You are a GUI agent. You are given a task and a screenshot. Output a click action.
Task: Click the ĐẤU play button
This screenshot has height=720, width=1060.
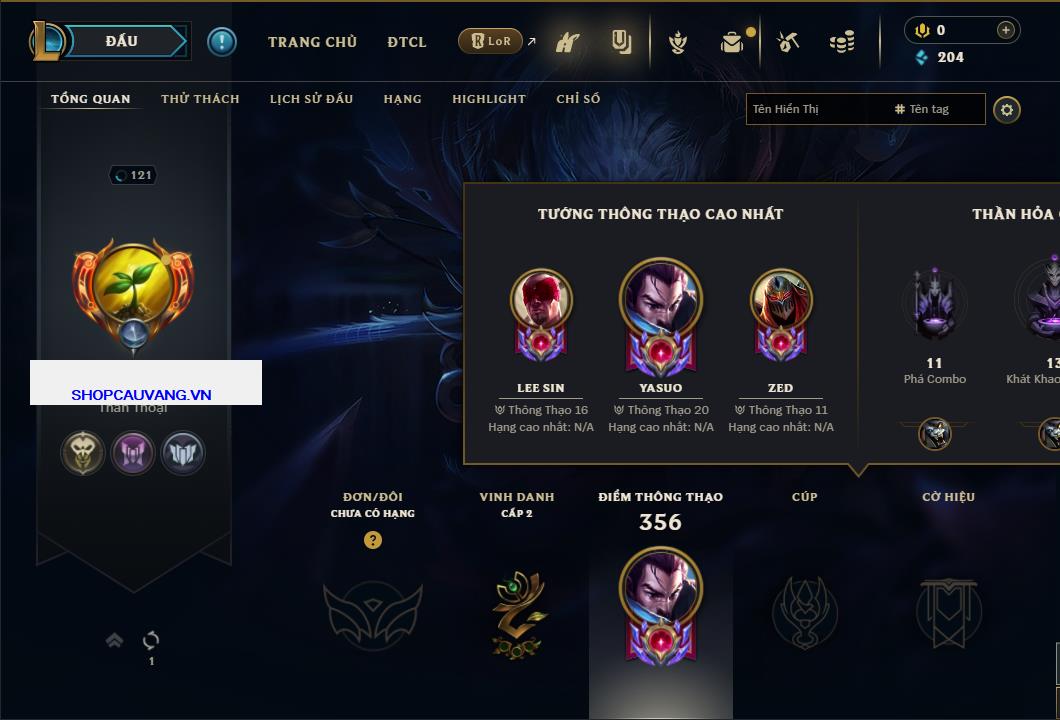[x=122, y=41]
